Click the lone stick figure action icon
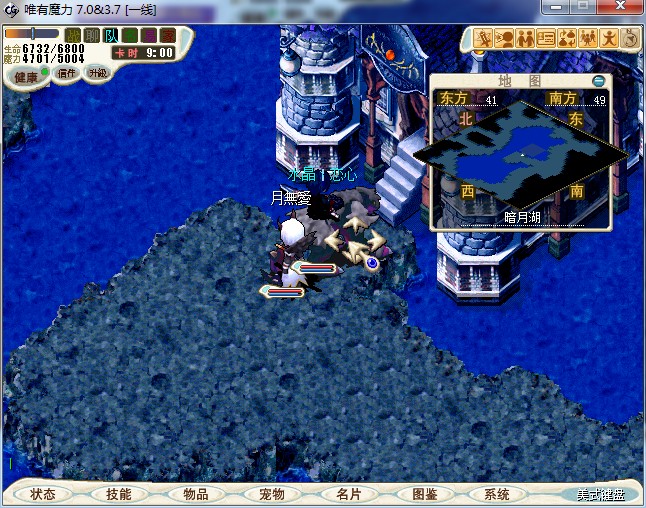 point(609,39)
